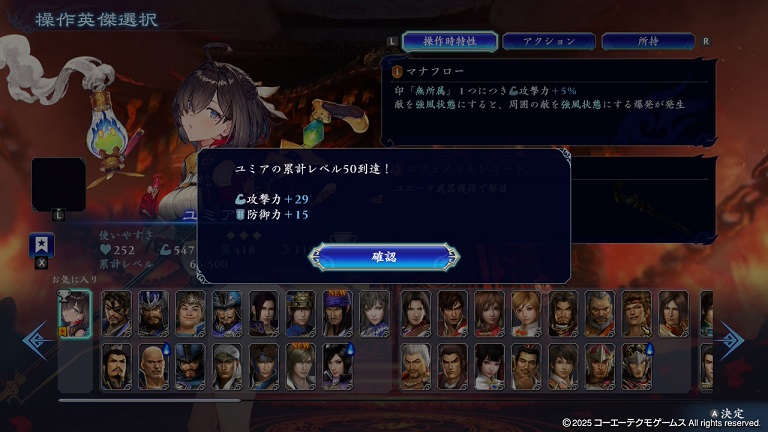
Task: Select the highlighted Yumia portrait in the roster
Action: 75,314
